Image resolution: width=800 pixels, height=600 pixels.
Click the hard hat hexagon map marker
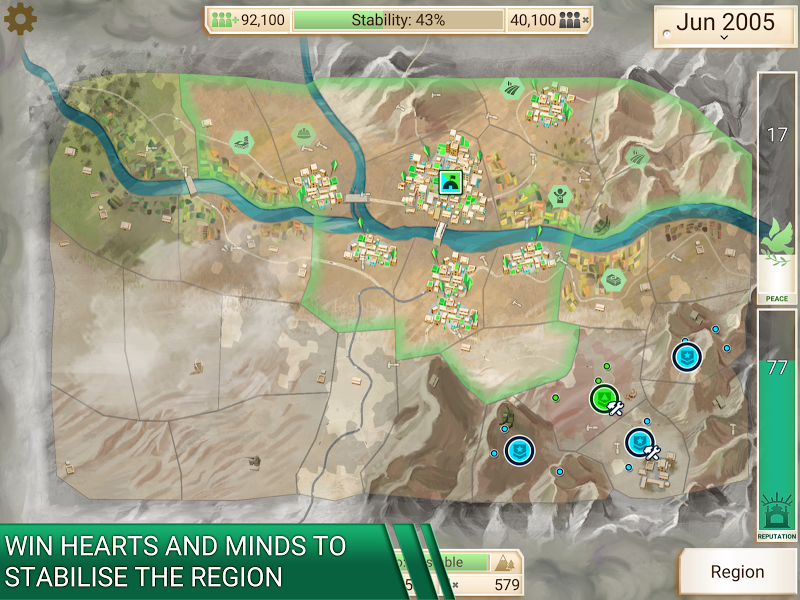click(x=305, y=133)
